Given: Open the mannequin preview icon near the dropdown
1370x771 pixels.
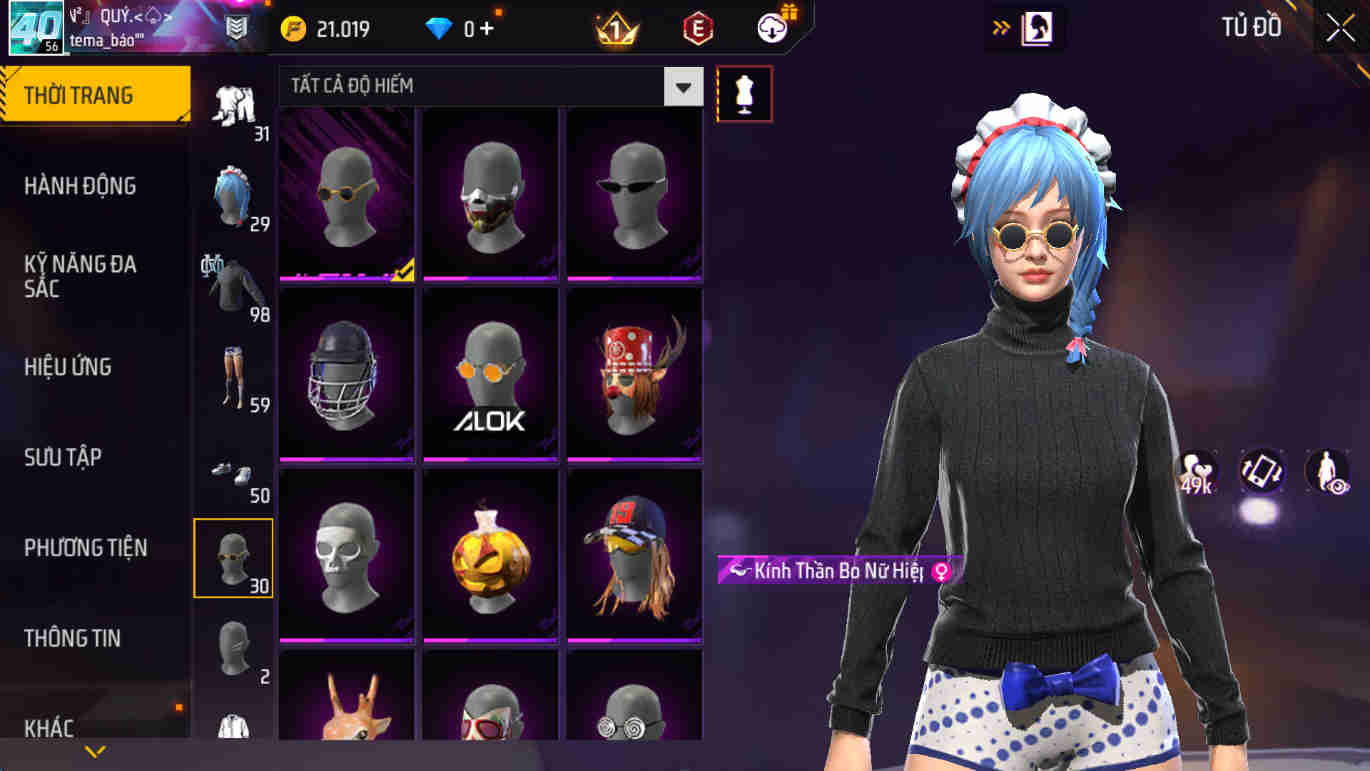Looking at the screenshot, I should pyautogui.click(x=744, y=92).
